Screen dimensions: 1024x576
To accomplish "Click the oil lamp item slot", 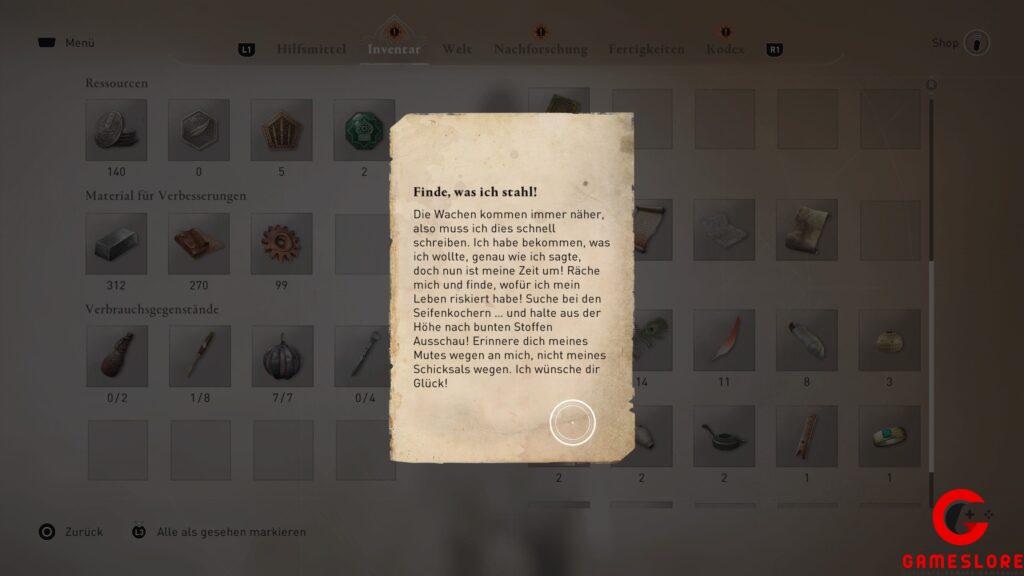I will click(x=724, y=436).
